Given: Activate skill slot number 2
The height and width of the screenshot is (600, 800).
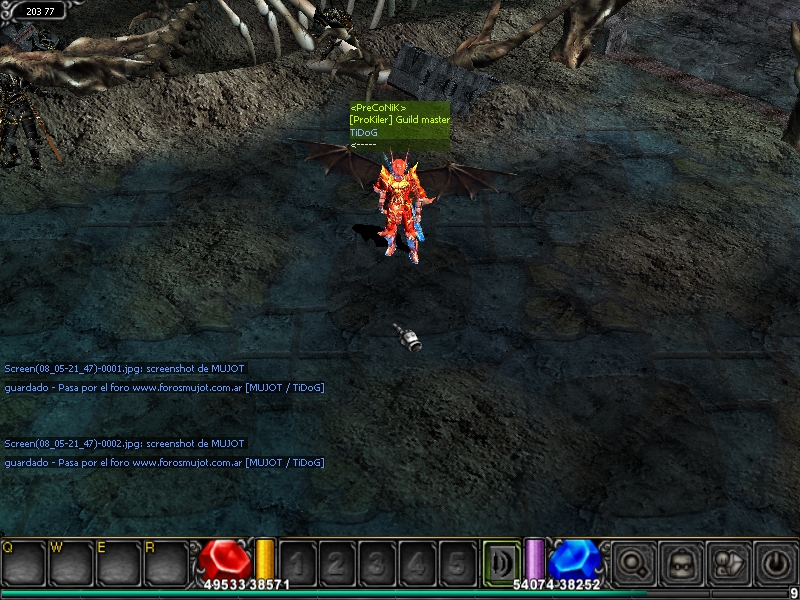Looking at the screenshot, I should [337, 563].
